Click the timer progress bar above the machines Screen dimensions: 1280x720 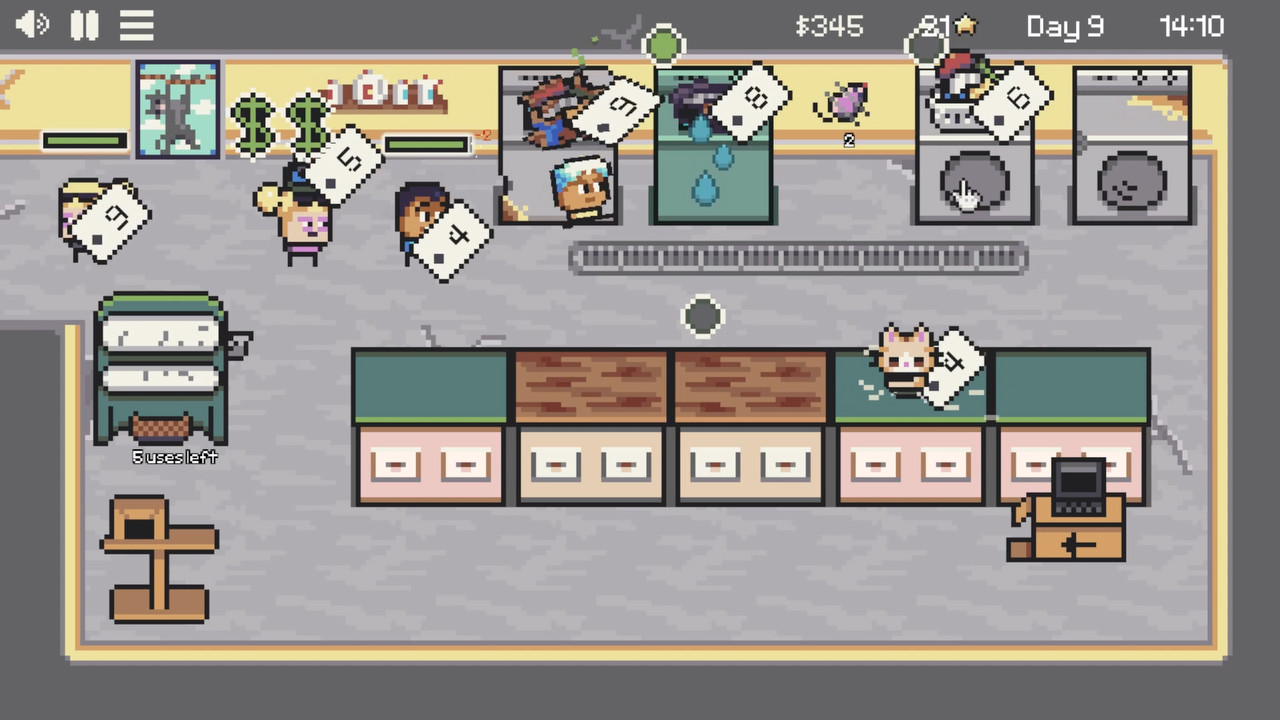tap(427, 145)
